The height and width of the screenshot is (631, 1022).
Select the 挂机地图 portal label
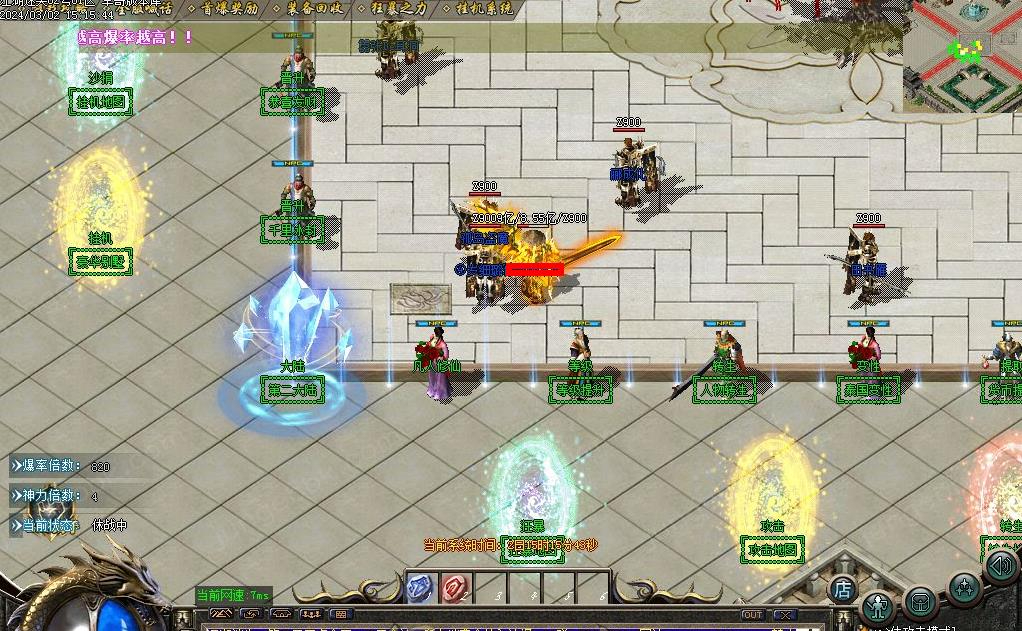(x=100, y=102)
